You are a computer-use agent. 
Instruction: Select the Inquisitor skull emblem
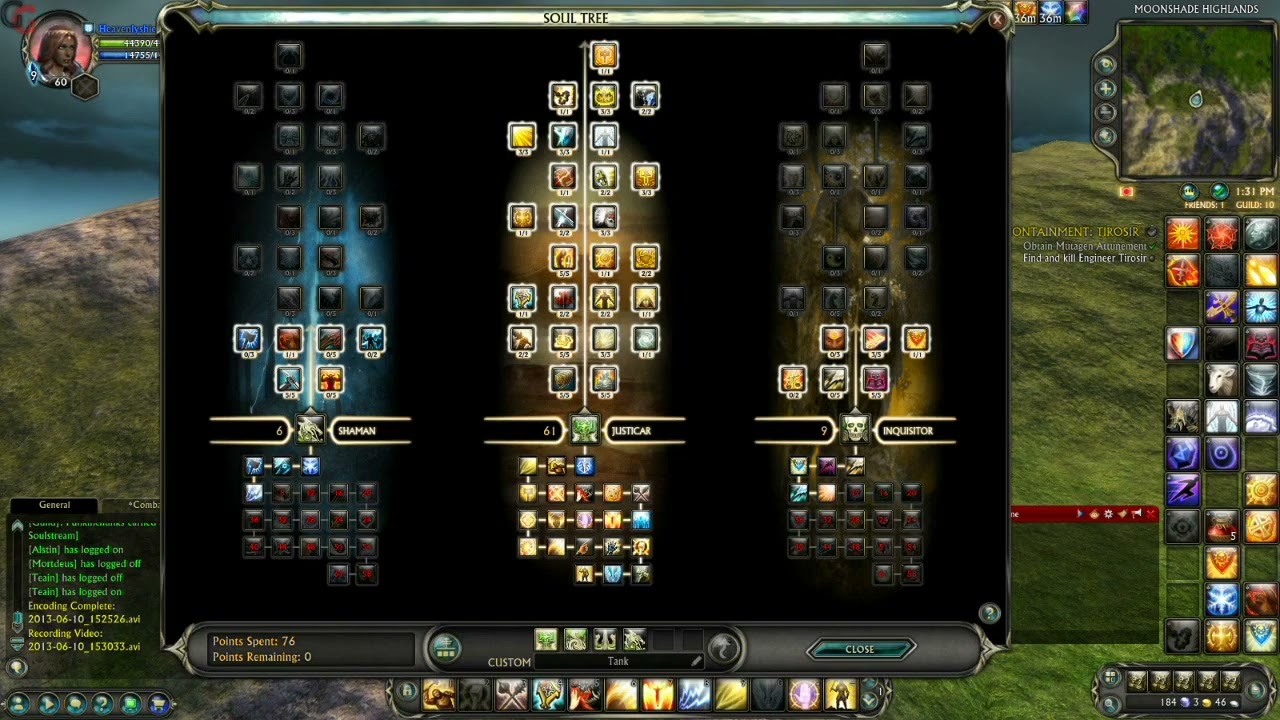(855, 430)
